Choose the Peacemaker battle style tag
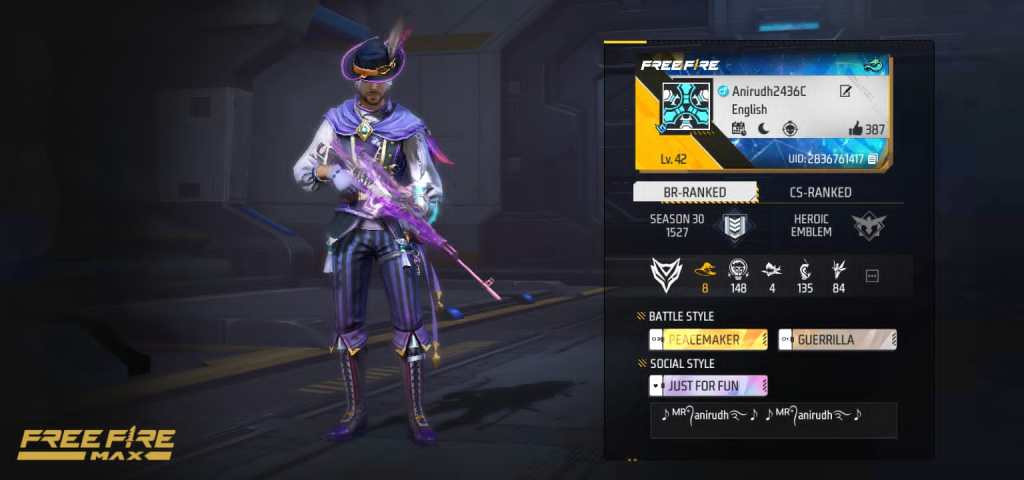Image resolution: width=1024 pixels, height=480 pixels. [x=709, y=339]
